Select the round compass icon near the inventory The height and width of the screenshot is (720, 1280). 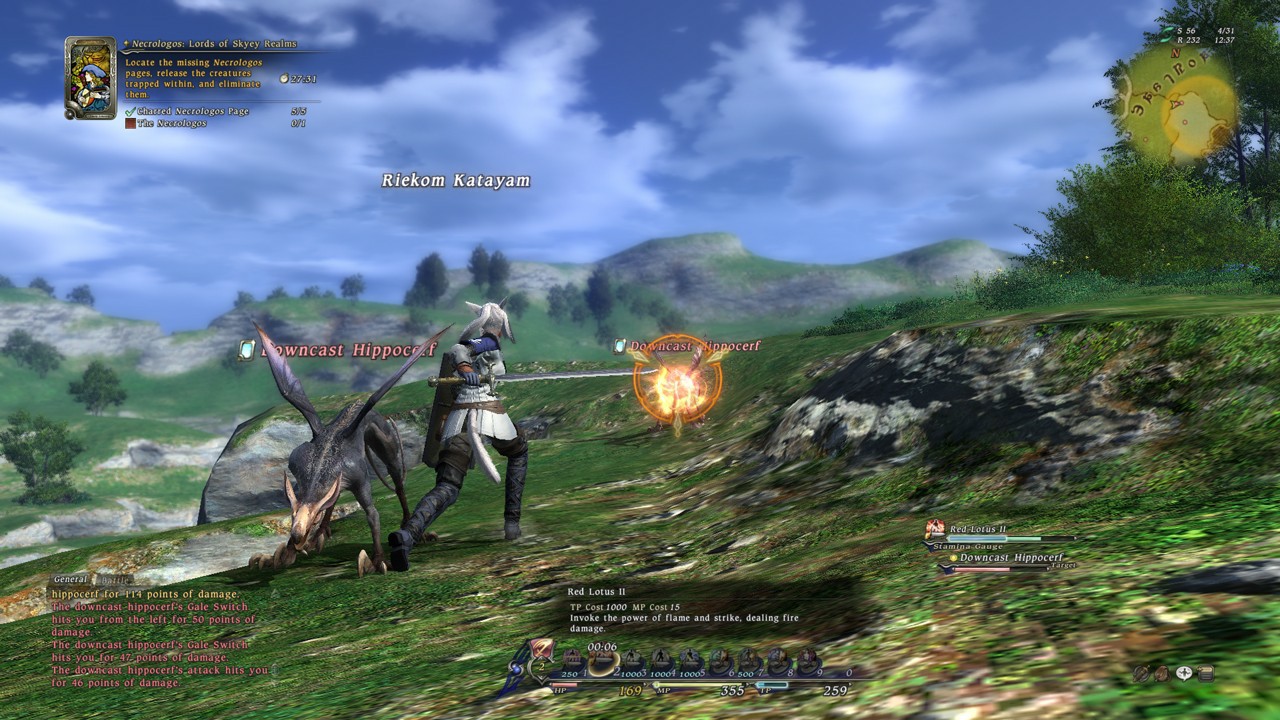pyautogui.click(x=1141, y=674)
